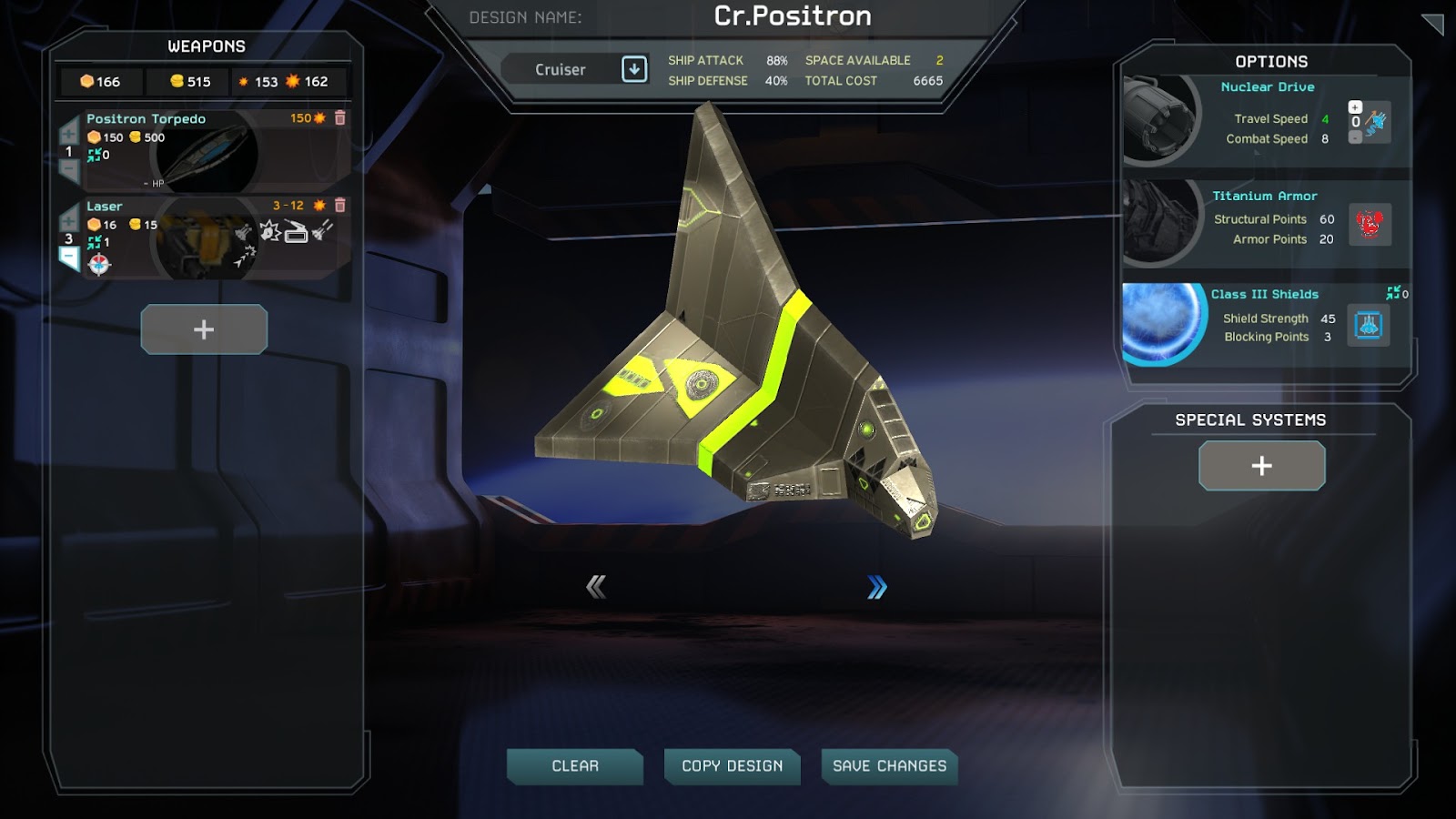Save changes to the design
1456x819 pixels.
(889, 766)
